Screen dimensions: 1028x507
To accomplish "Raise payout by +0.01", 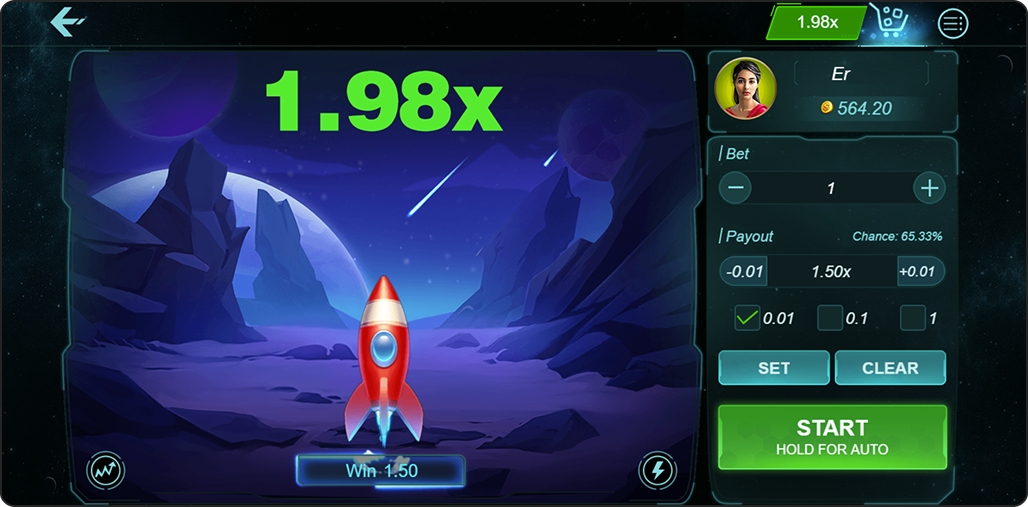I will pos(918,272).
